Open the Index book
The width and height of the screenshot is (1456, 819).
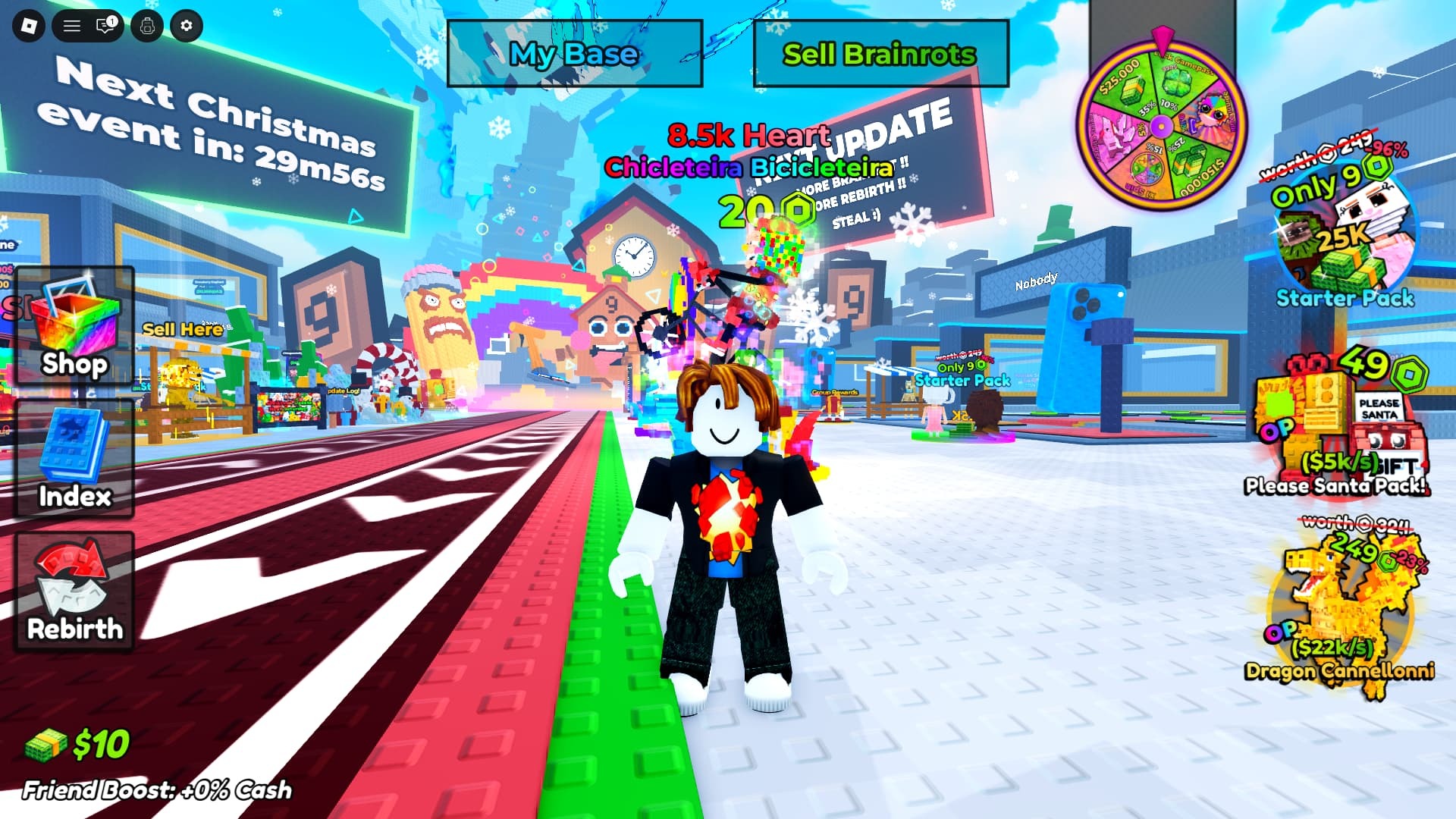74,459
